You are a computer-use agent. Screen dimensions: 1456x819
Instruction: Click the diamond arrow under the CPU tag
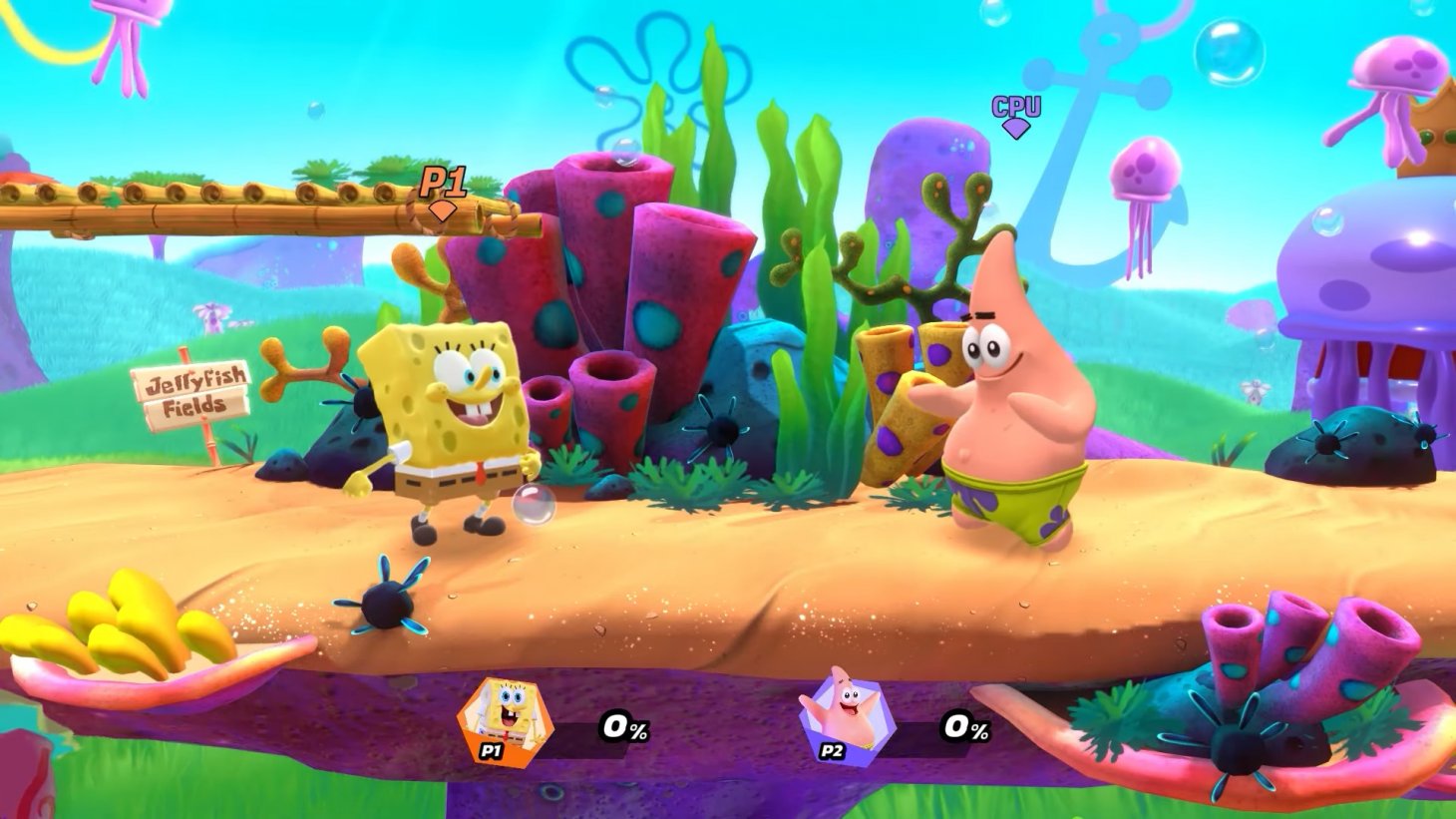point(1014,128)
